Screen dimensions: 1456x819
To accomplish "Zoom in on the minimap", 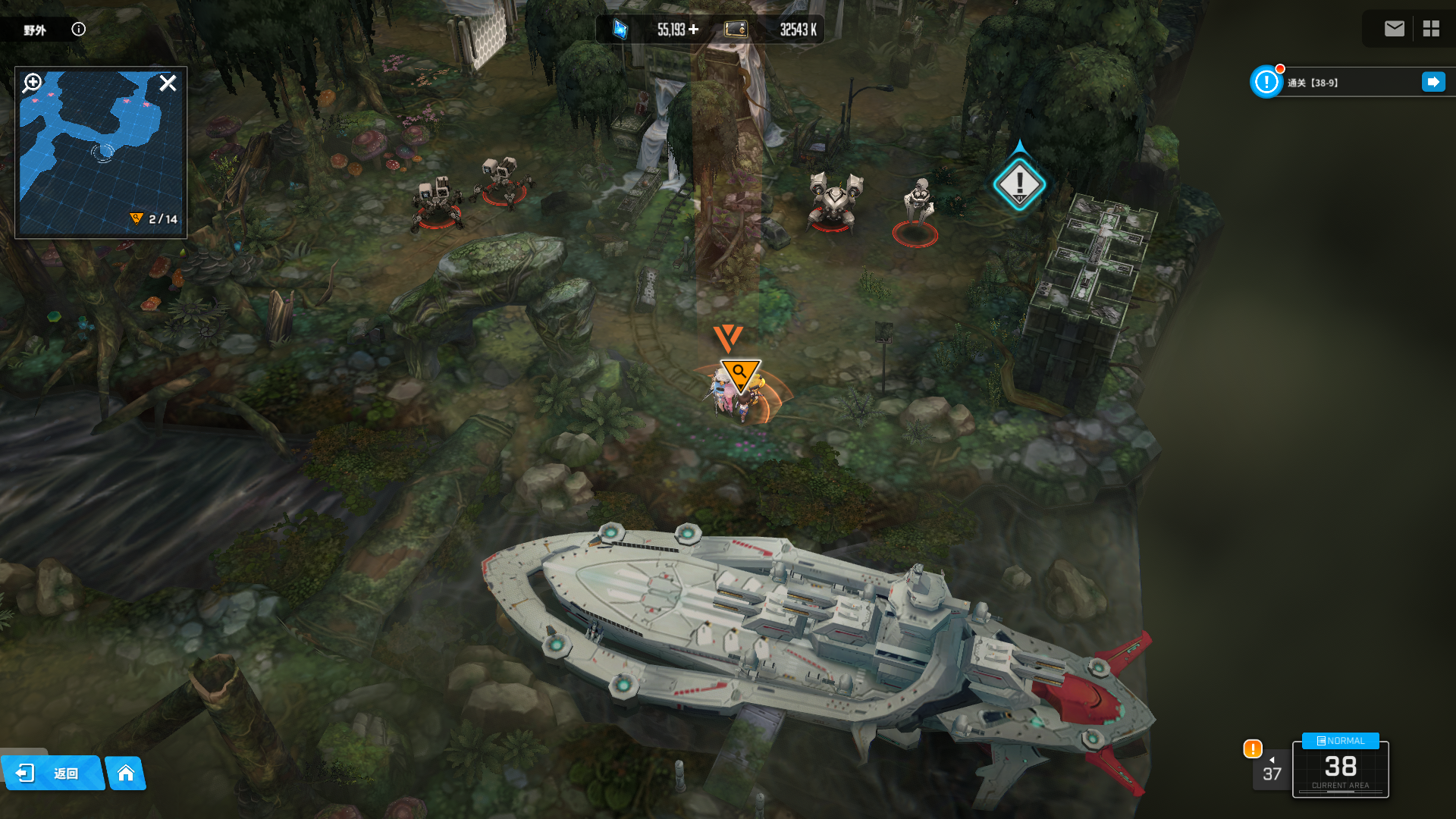I will pos(32,83).
